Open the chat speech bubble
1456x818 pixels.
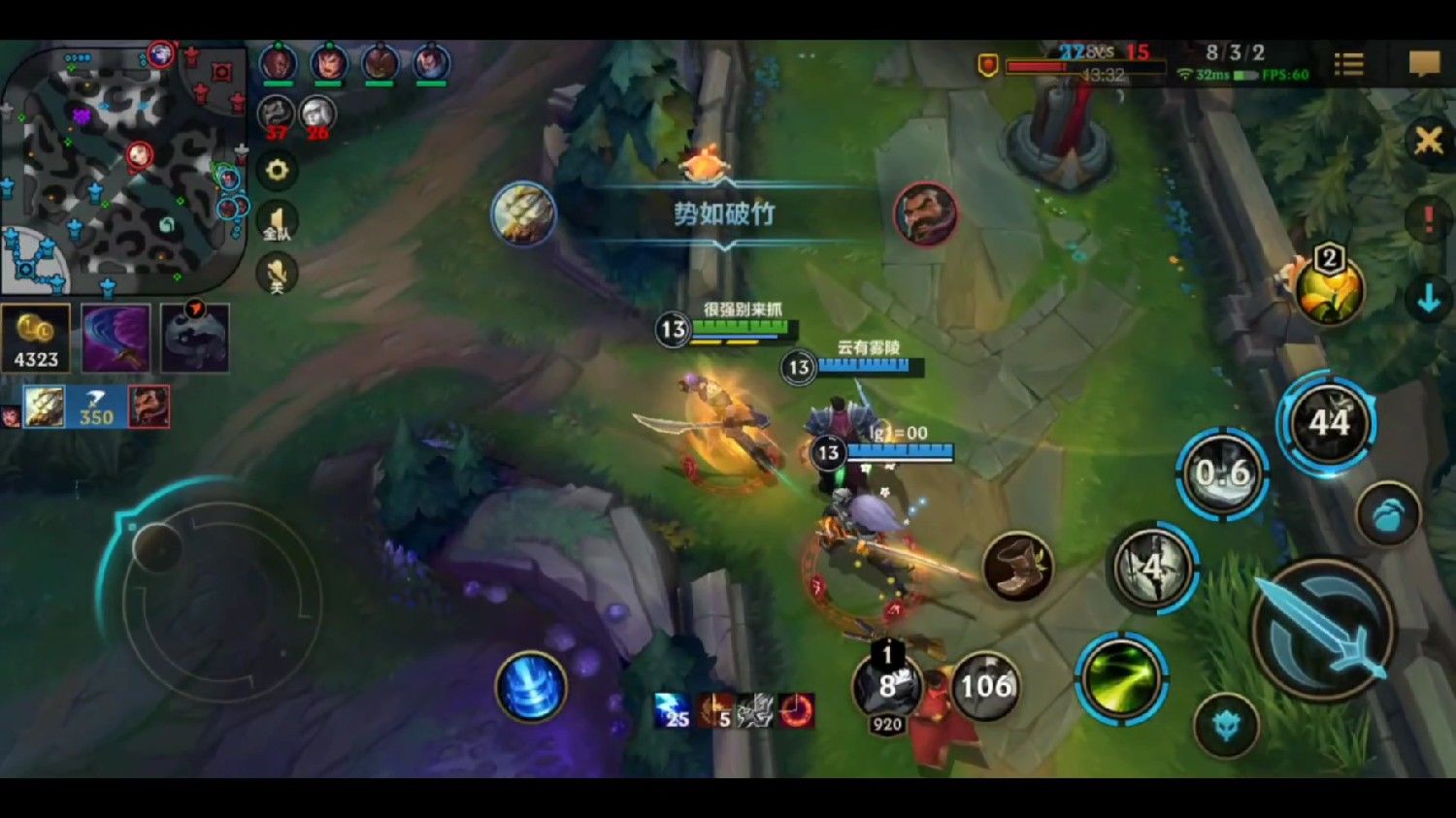coord(1424,64)
